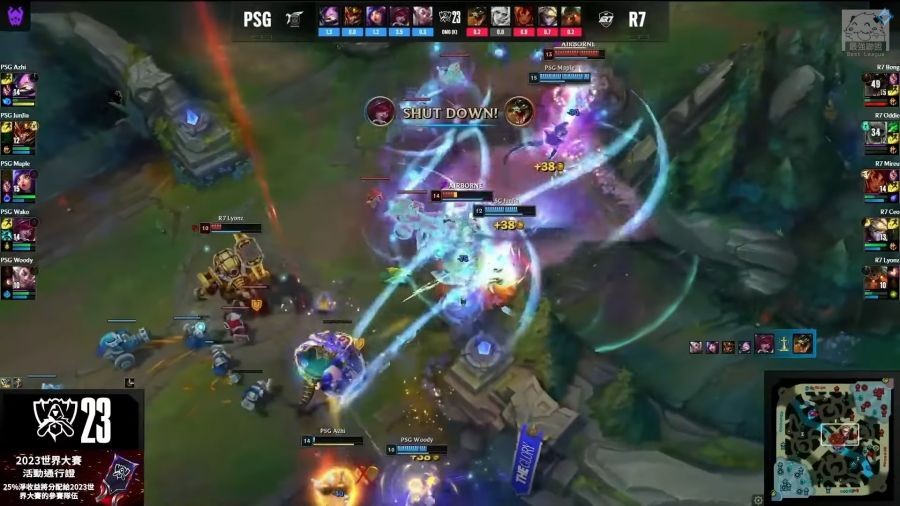
Task: Click the R7 team logo in scoreboard
Action: click(x=606, y=19)
